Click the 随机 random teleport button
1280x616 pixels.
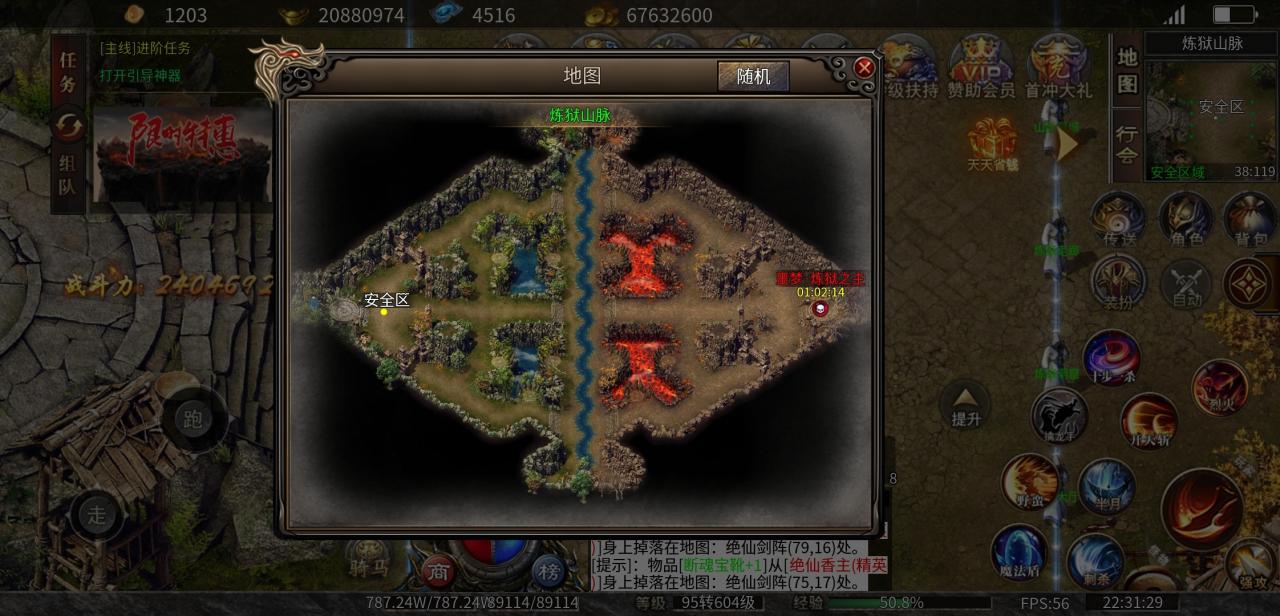pyautogui.click(x=753, y=76)
